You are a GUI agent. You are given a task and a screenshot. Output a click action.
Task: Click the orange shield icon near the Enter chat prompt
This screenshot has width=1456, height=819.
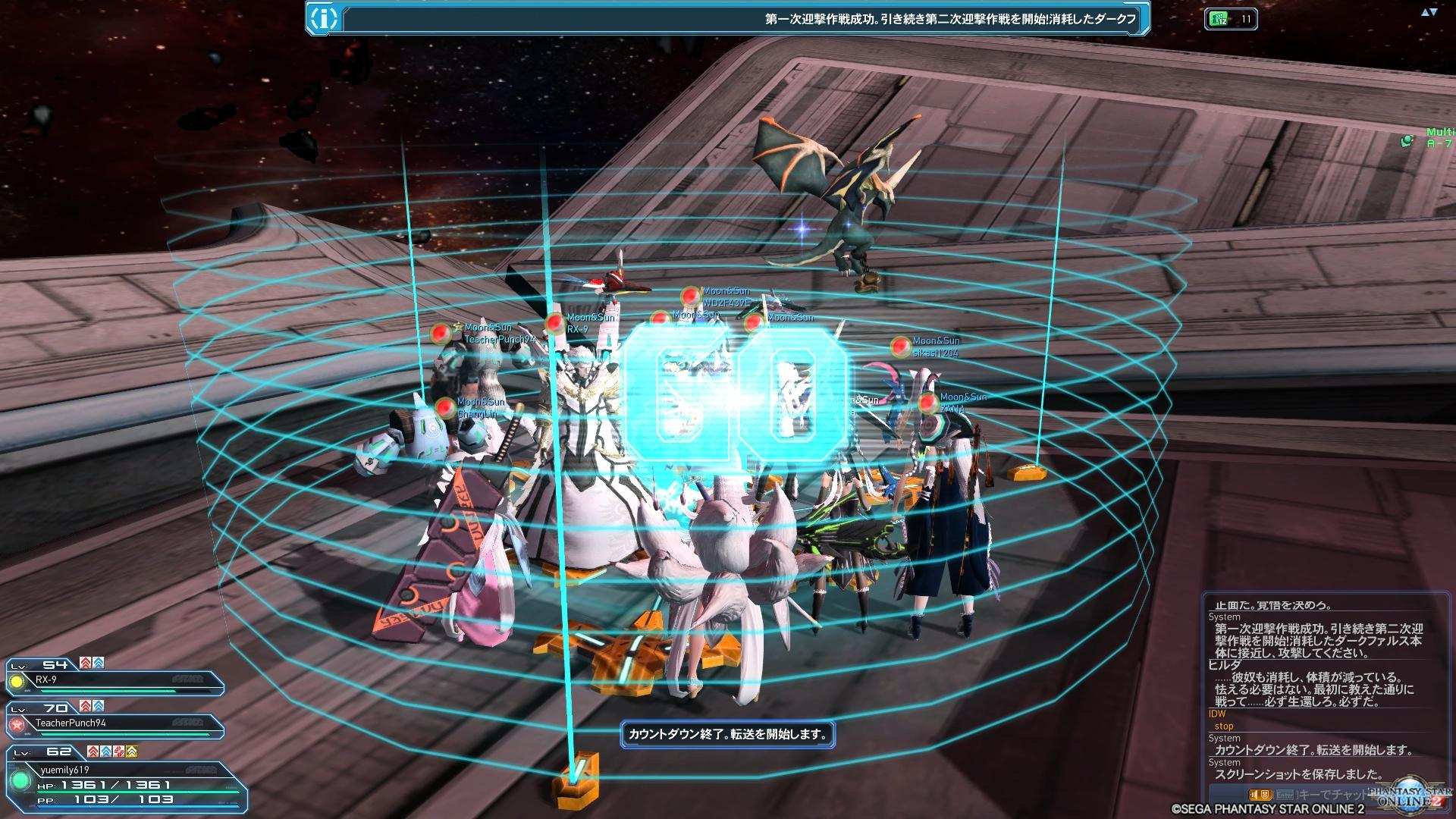click(1264, 795)
